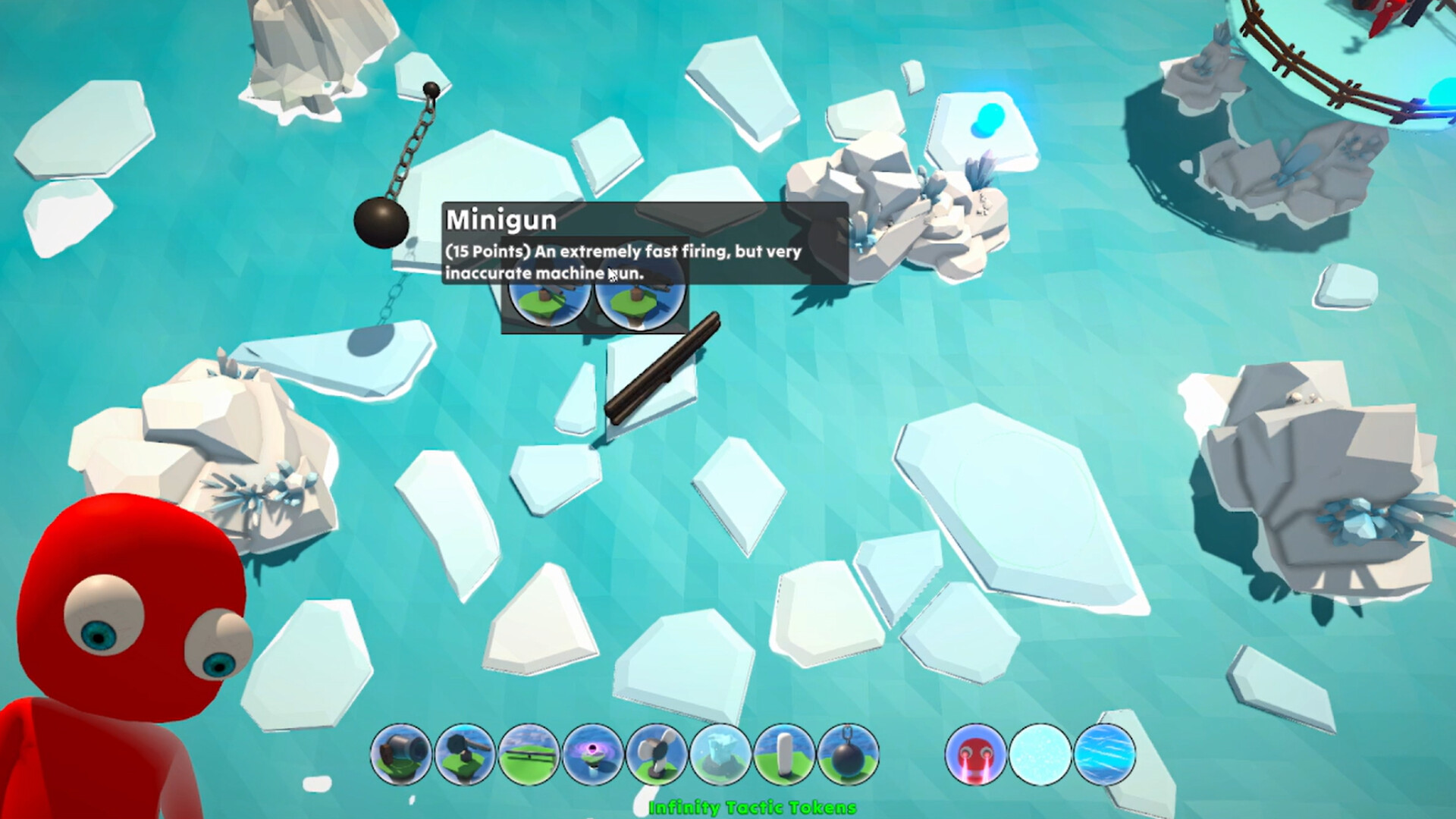
Task: Select the blue water ball token
Action: coord(1106,755)
